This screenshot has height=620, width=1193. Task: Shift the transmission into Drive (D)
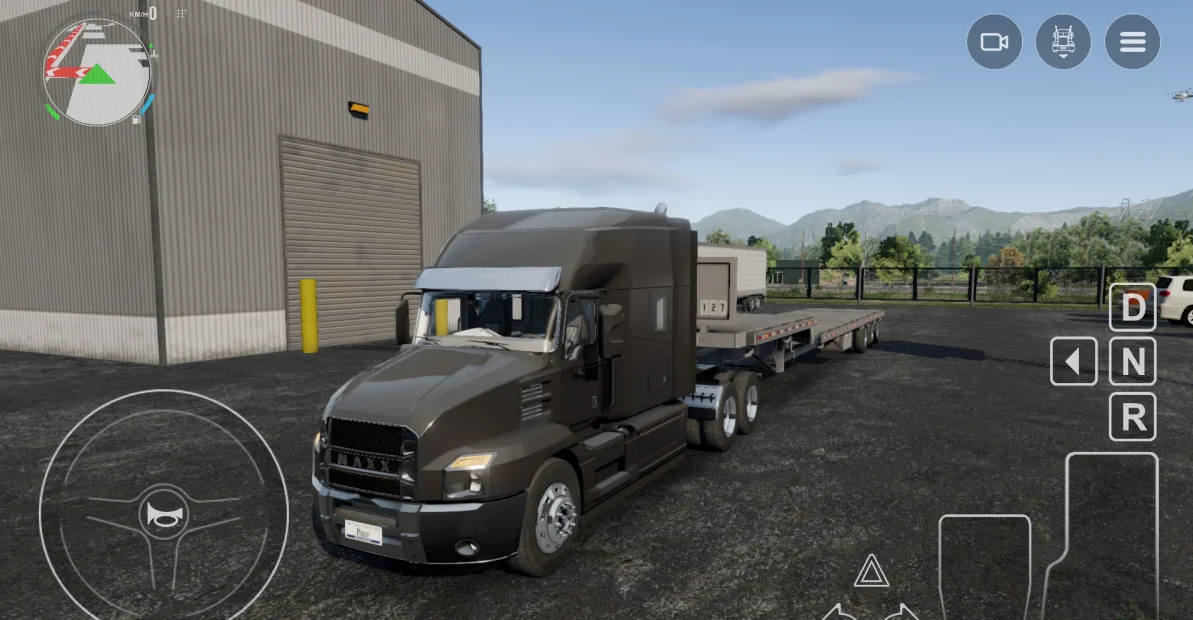click(1133, 308)
